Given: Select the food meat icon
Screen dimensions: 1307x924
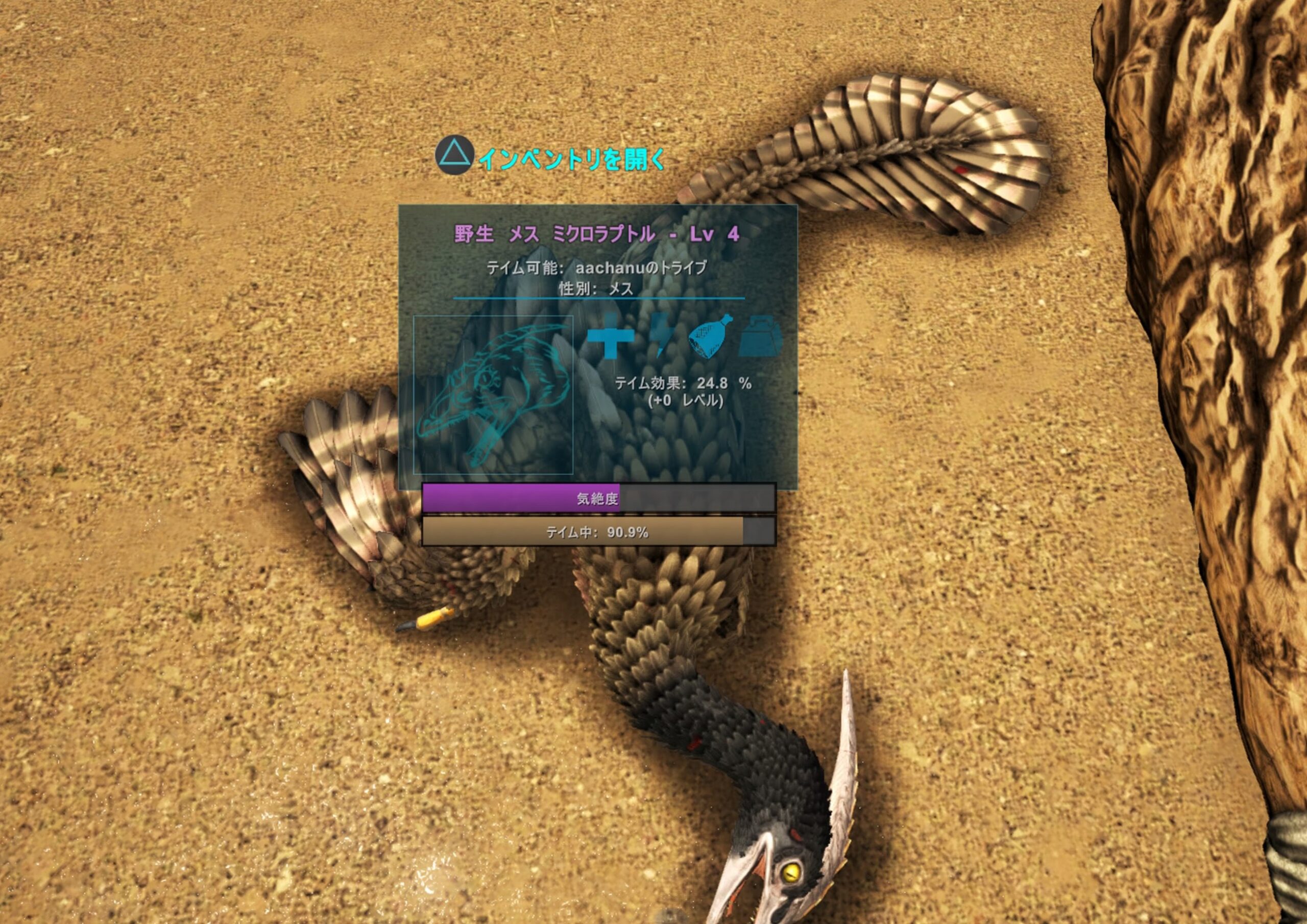Looking at the screenshot, I should [x=710, y=336].
